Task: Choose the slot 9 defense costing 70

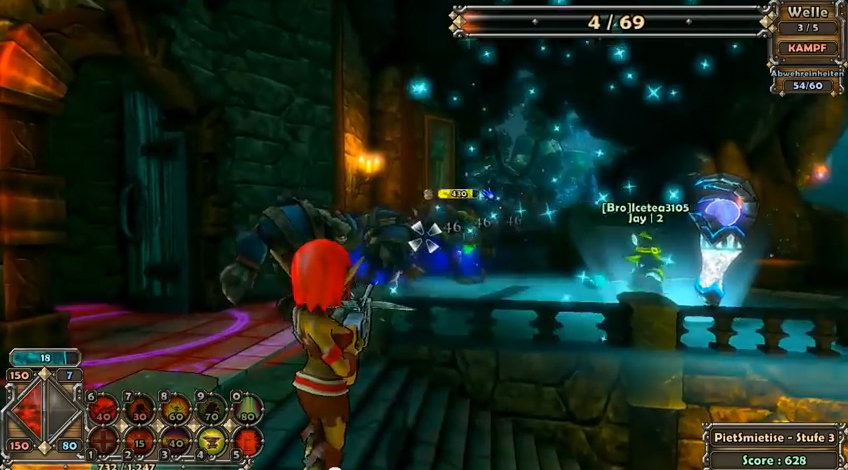Action: tap(212, 408)
